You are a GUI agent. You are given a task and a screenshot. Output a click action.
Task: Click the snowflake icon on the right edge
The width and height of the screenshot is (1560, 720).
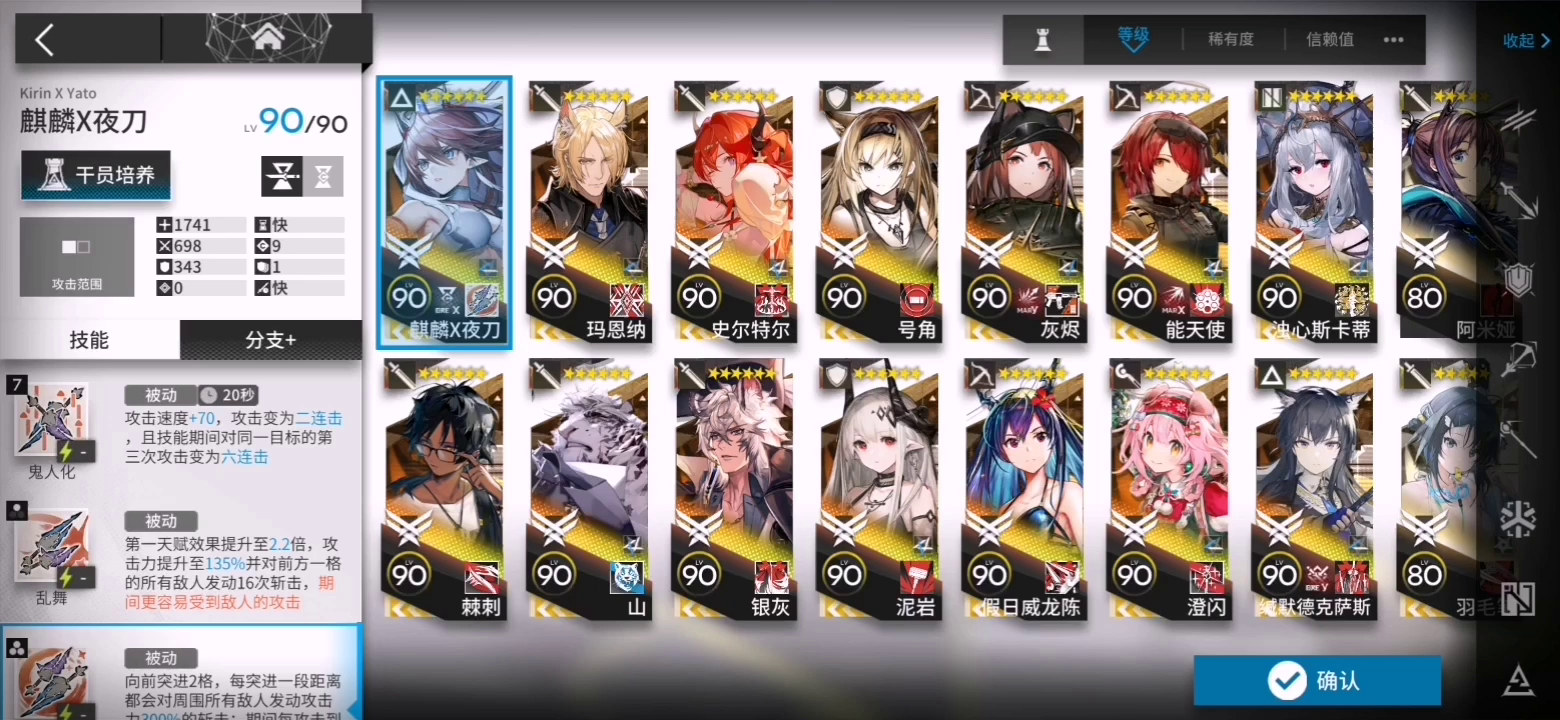coord(1519,516)
